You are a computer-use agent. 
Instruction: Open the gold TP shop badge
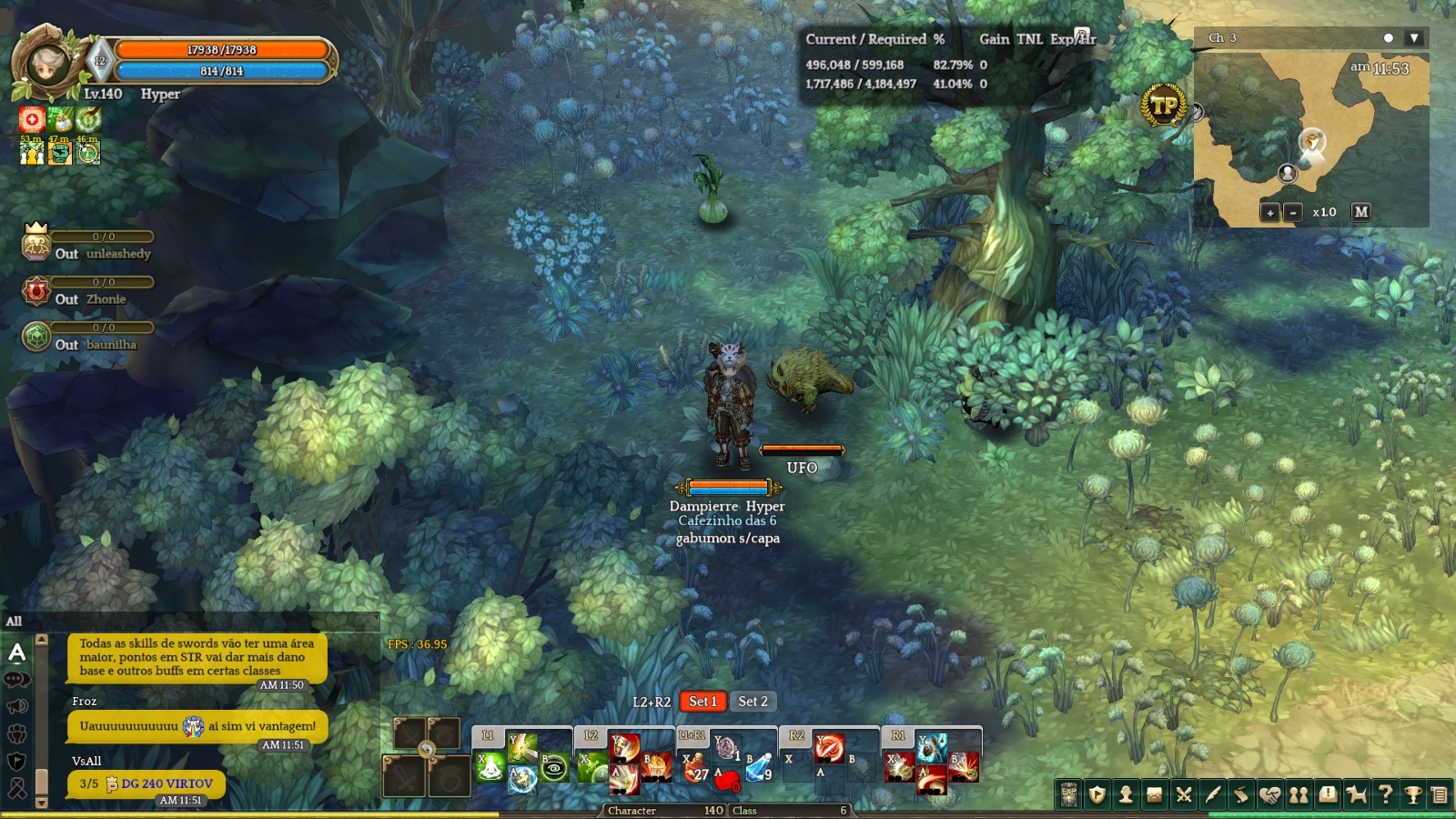click(x=1163, y=106)
